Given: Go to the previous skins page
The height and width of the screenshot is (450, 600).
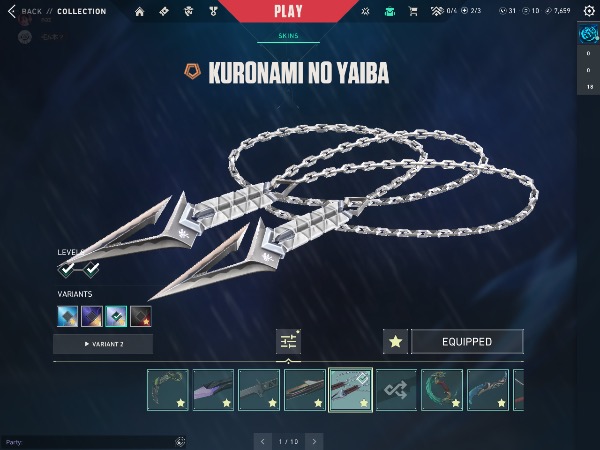Looking at the screenshot, I should 262,441.
